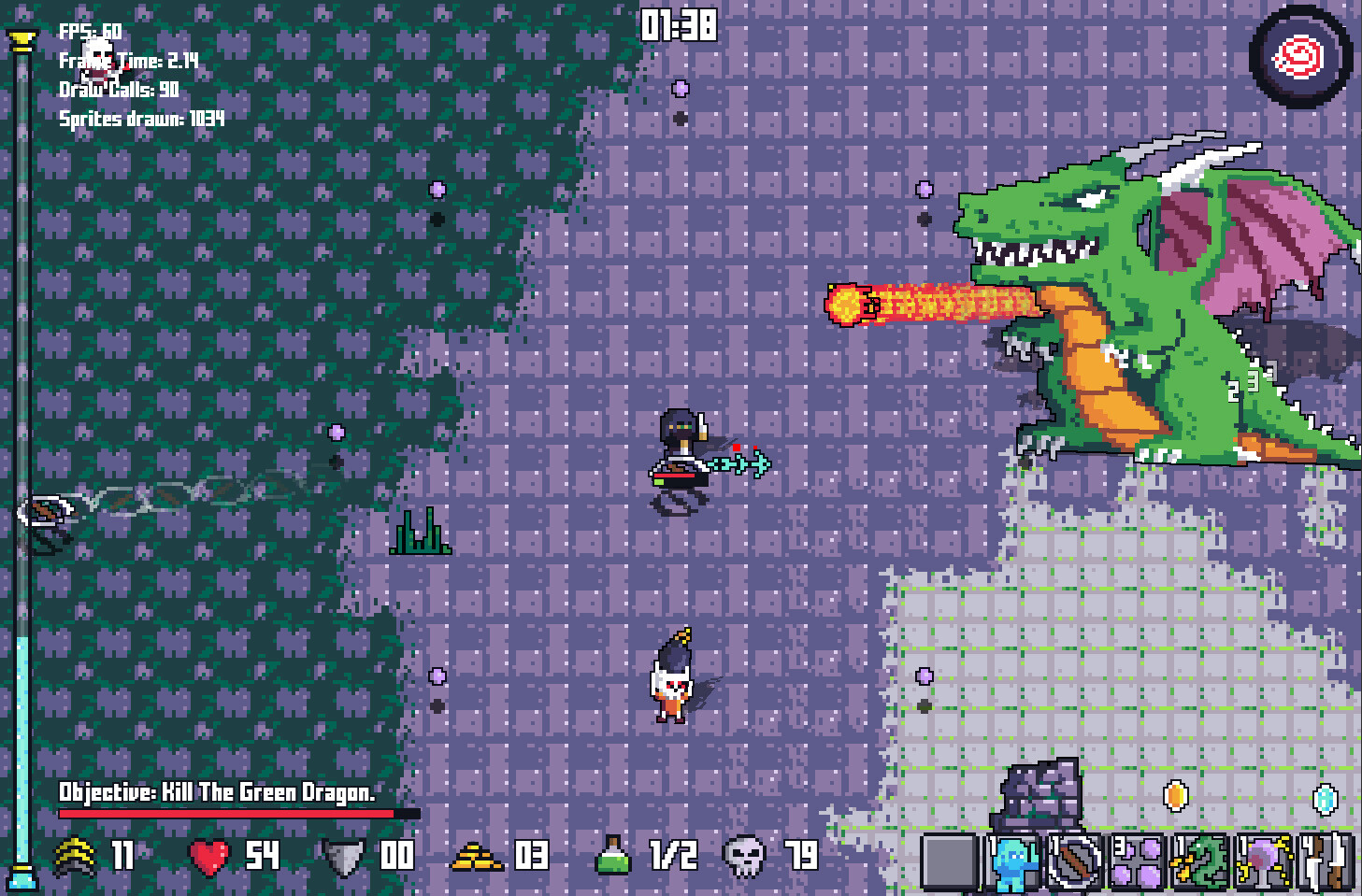1362x896 pixels.
Task: Click the skull kill counter icon
Action: tap(745, 856)
